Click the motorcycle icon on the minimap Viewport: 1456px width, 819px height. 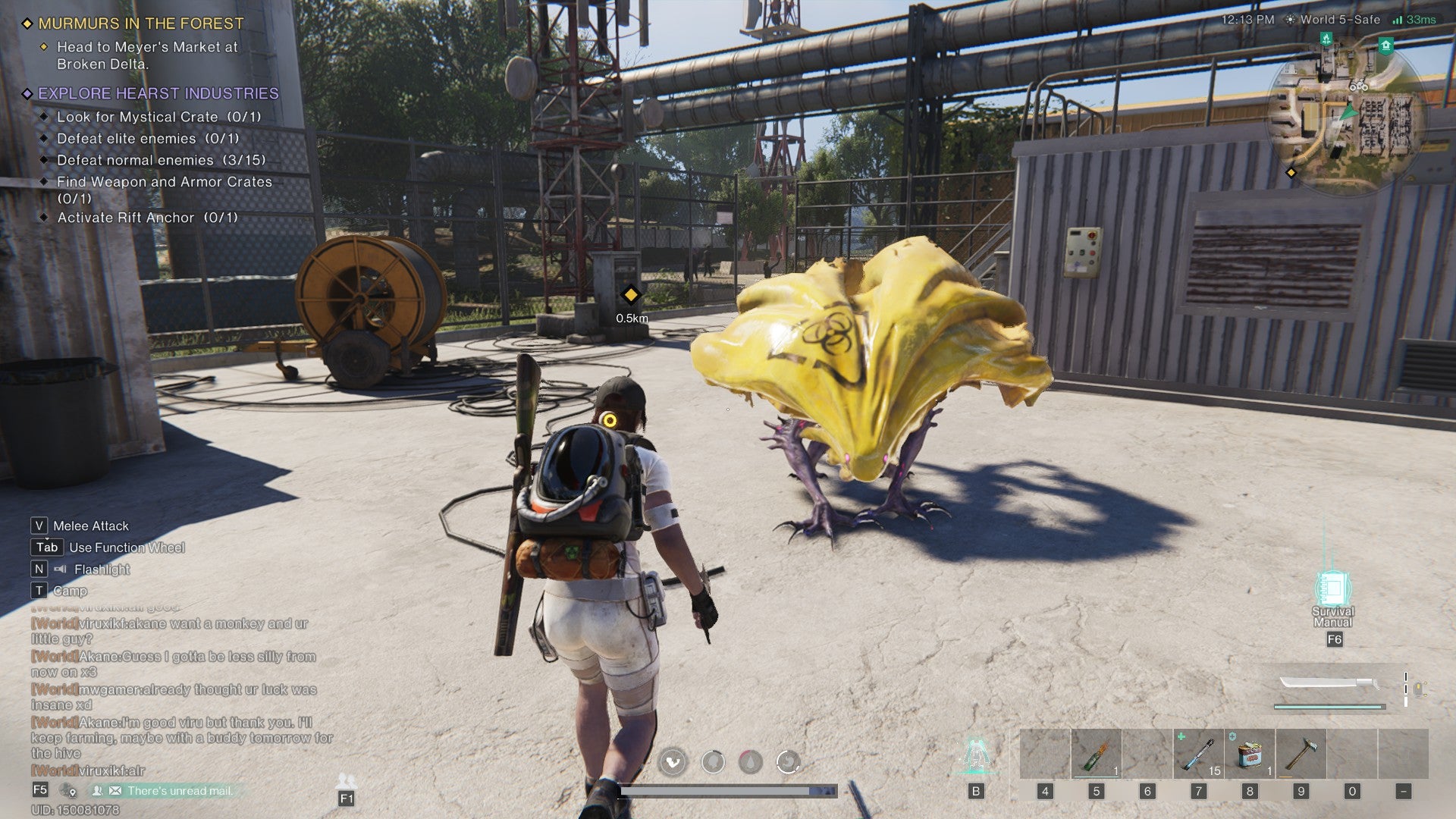[x=1358, y=86]
